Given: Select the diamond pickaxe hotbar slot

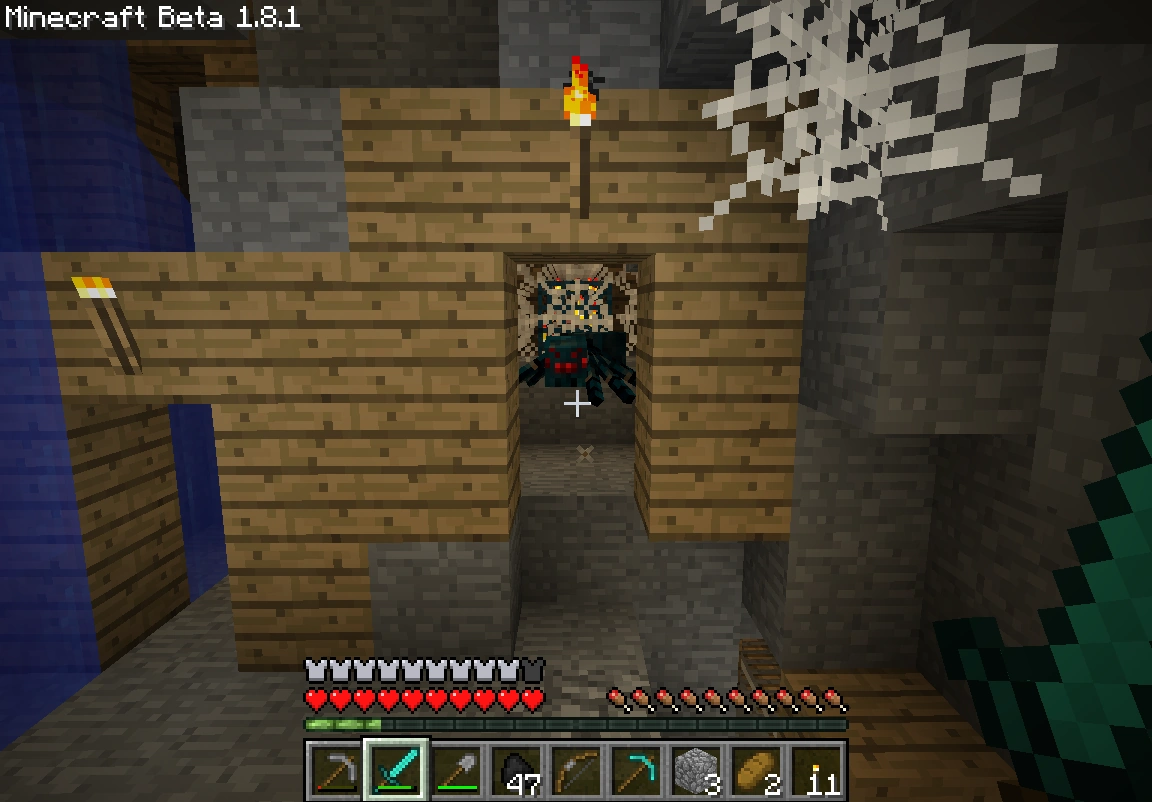Looking at the screenshot, I should 636,772.
